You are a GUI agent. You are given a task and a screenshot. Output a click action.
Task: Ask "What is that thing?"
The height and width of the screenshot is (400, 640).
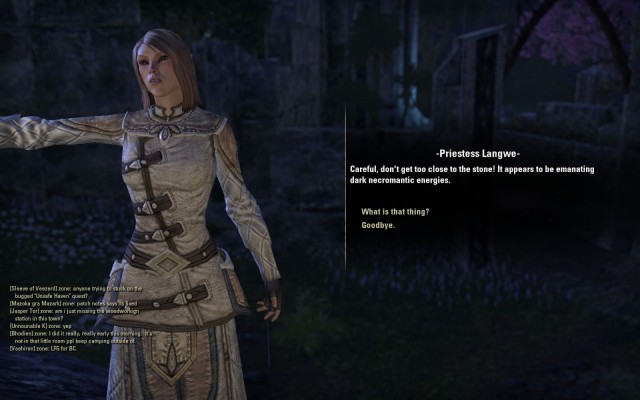pyautogui.click(x=395, y=211)
